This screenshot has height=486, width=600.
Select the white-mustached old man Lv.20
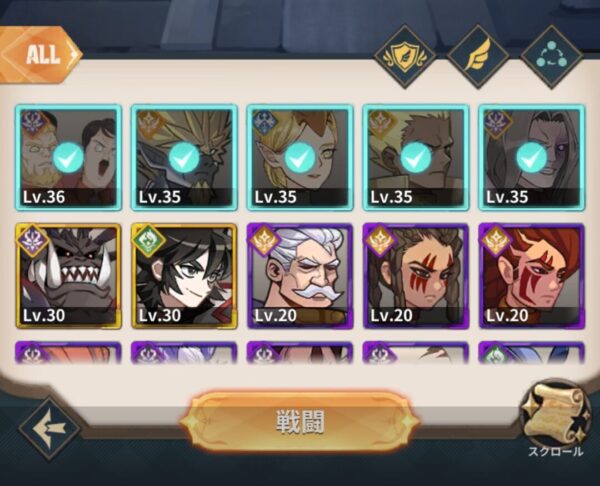[299, 275]
